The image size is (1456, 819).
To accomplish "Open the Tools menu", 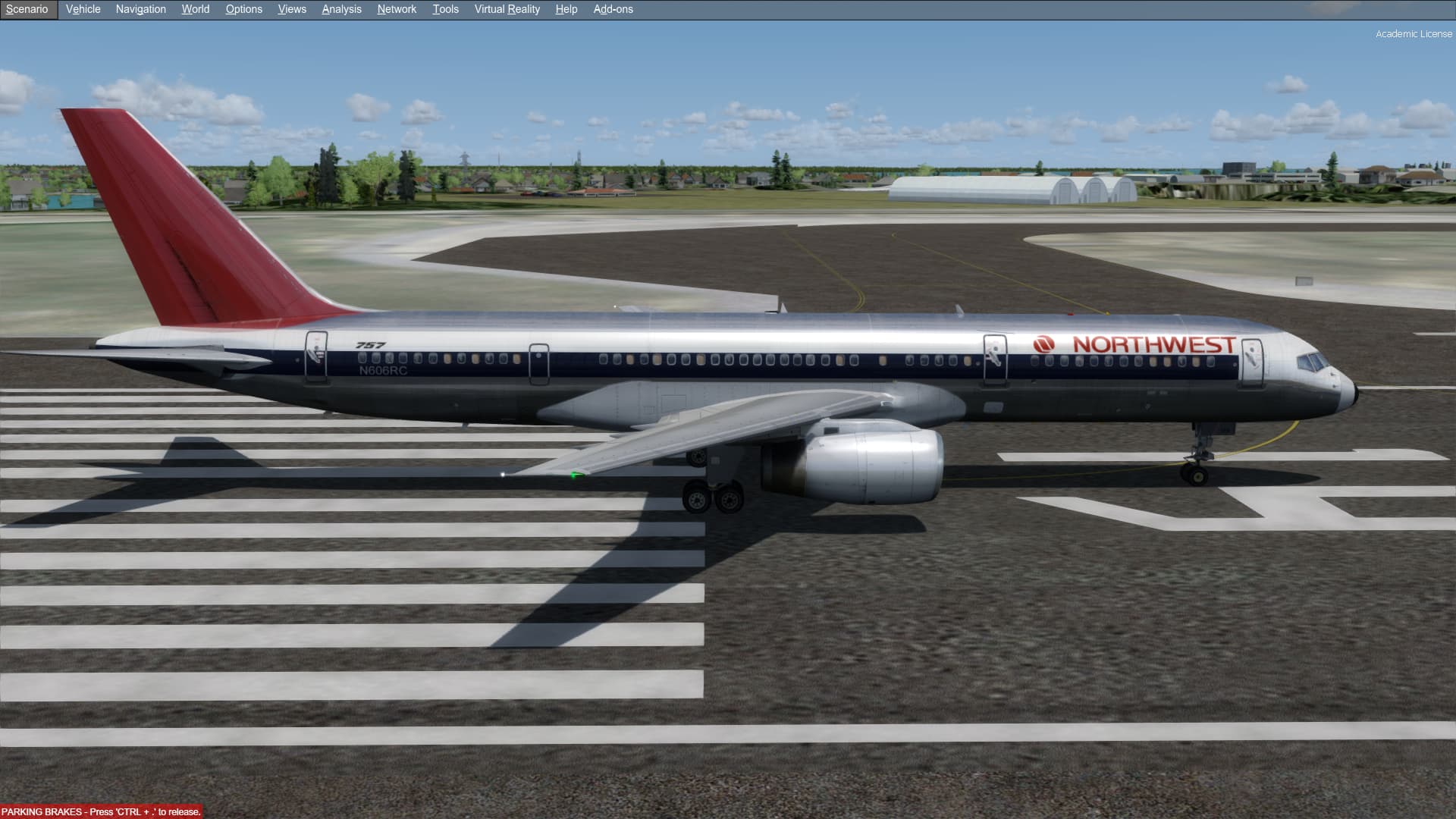I will coord(445,9).
